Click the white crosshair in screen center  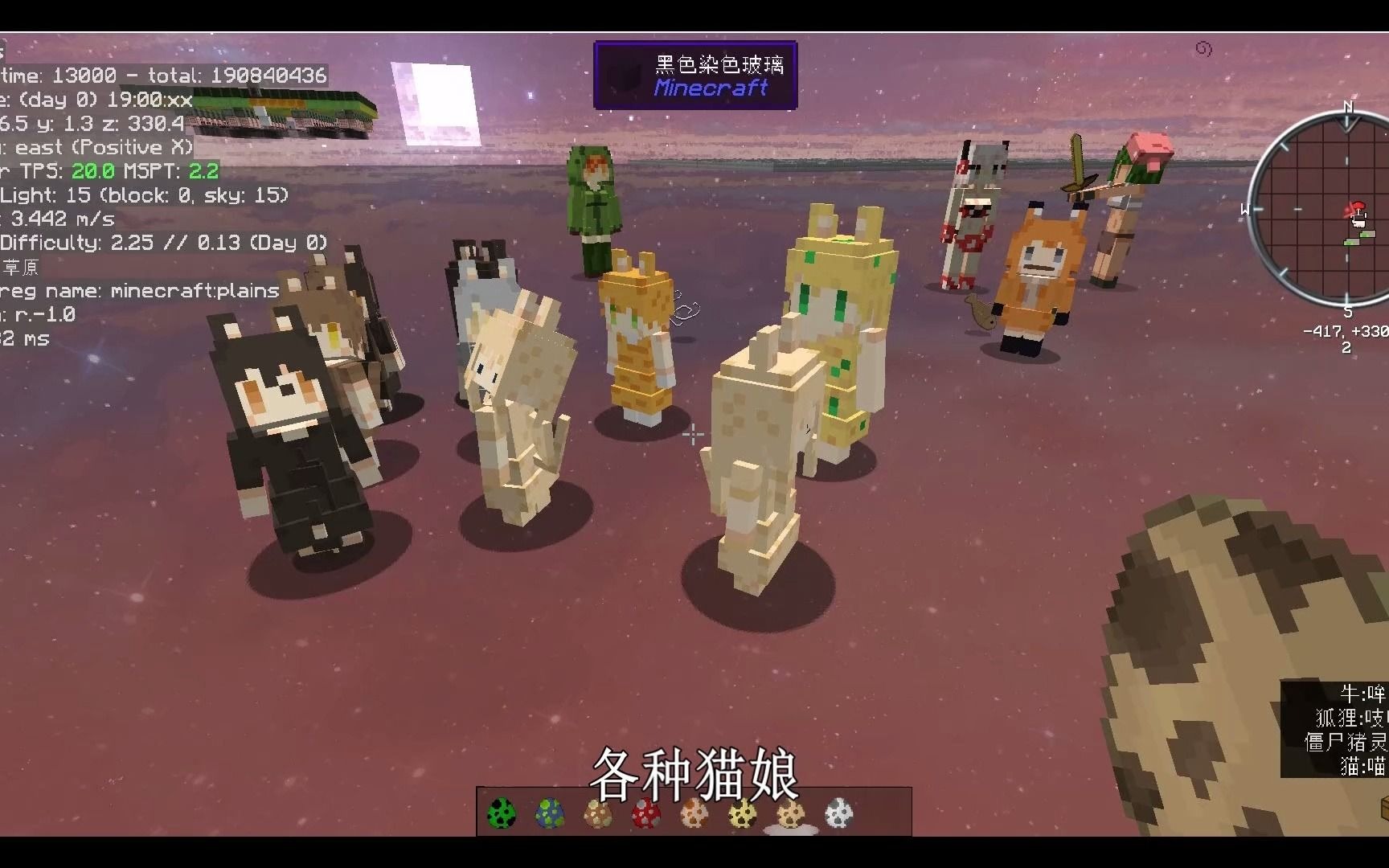[x=692, y=436]
